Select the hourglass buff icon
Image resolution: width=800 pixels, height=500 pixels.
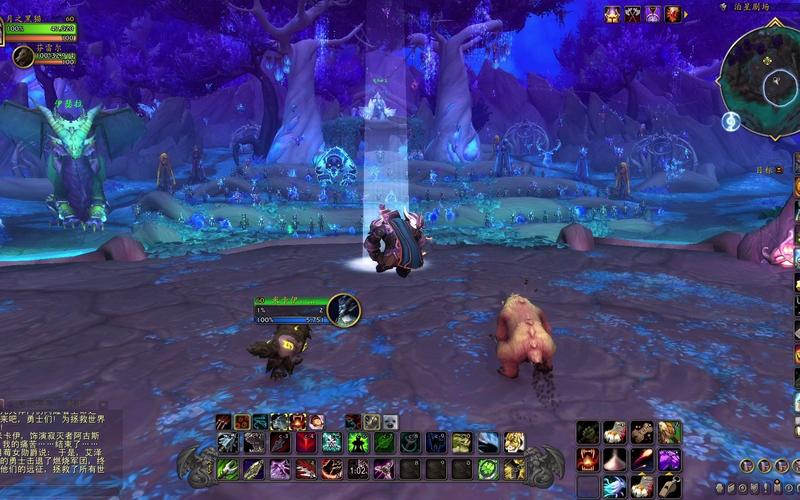(652, 14)
